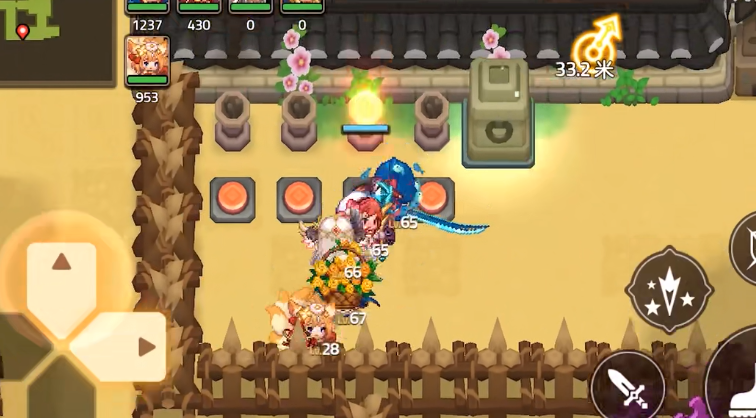Viewport: 756px width, 418px height.
Task: Select the fox girl party portrait
Action: tap(147, 60)
